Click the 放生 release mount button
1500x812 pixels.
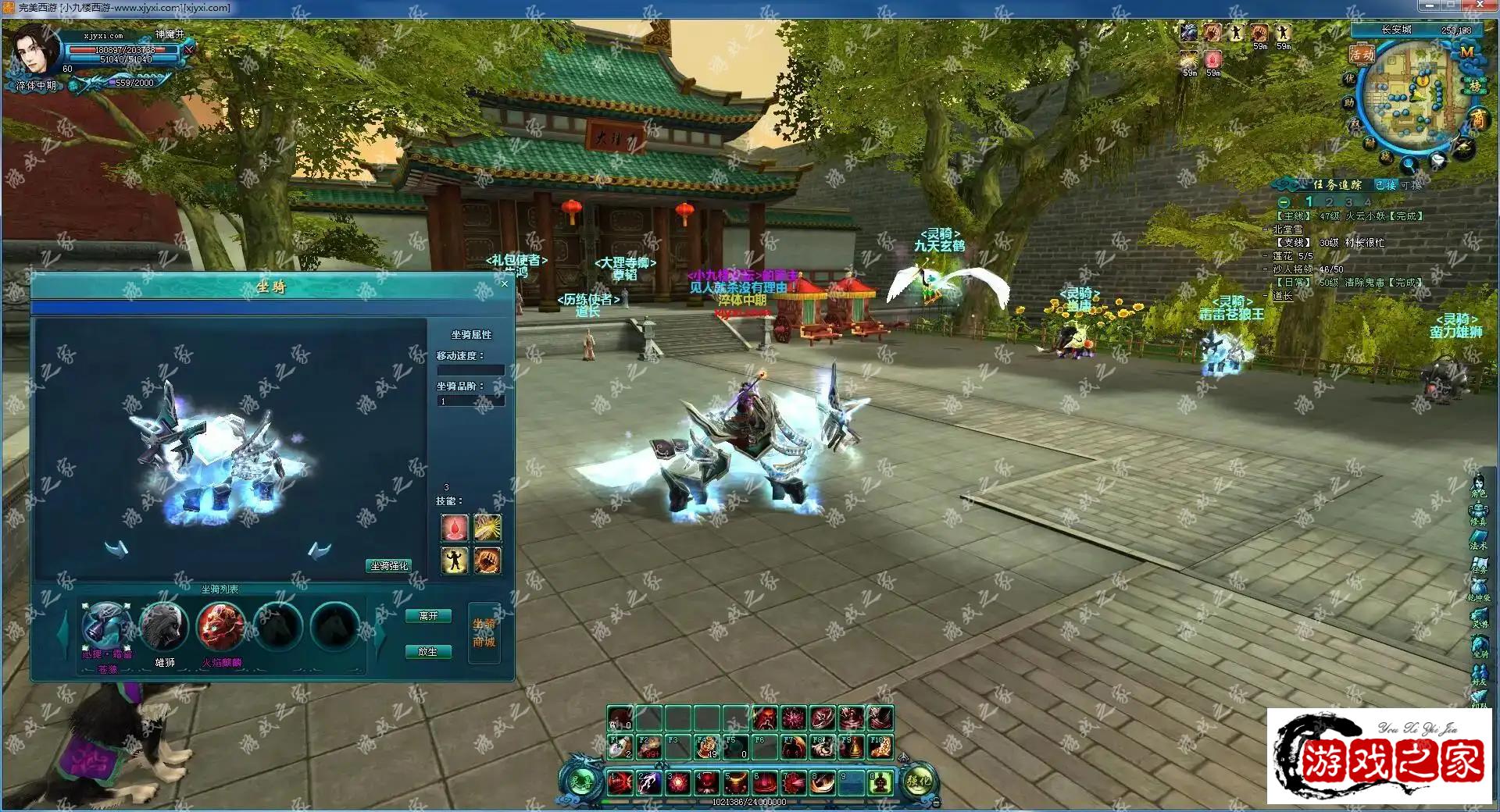coord(428,651)
